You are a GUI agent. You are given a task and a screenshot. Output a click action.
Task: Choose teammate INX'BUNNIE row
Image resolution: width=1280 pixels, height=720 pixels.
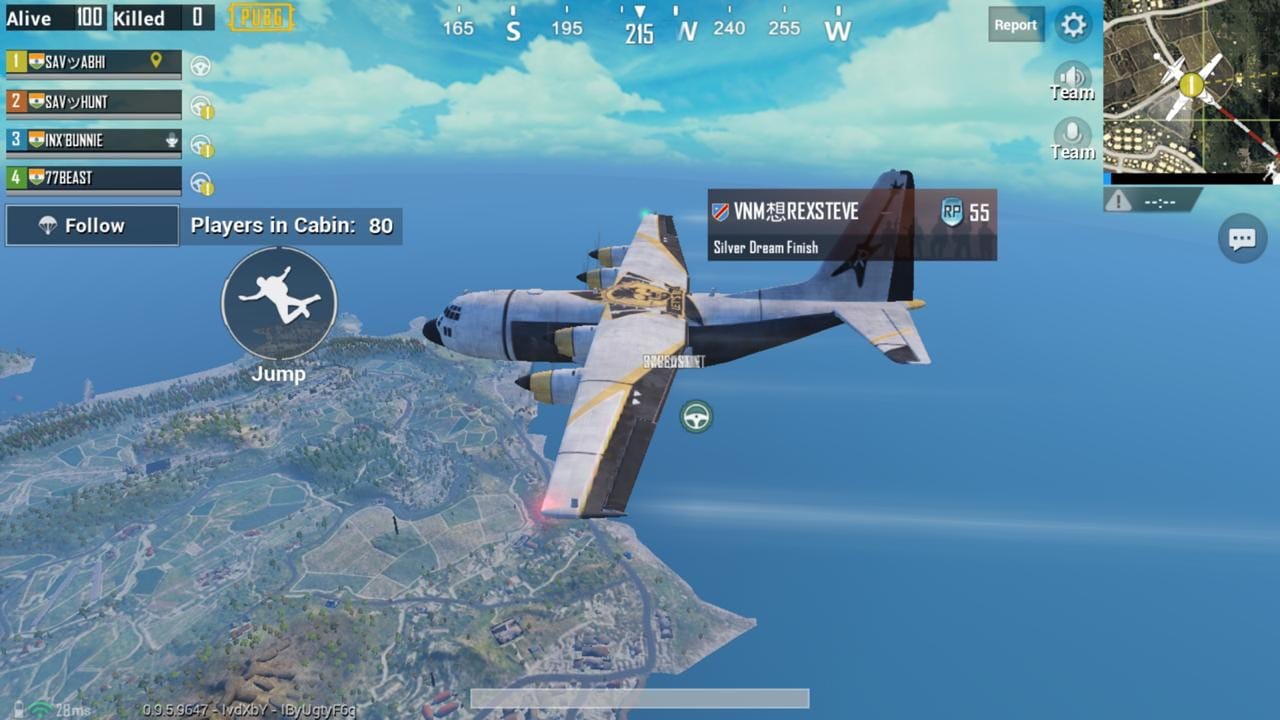[94, 140]
